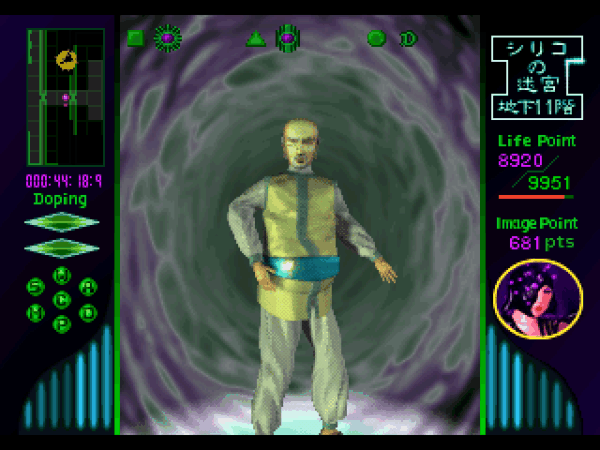Choose the D button in the command wheel
600x450 pixels.
coord(89,312)
